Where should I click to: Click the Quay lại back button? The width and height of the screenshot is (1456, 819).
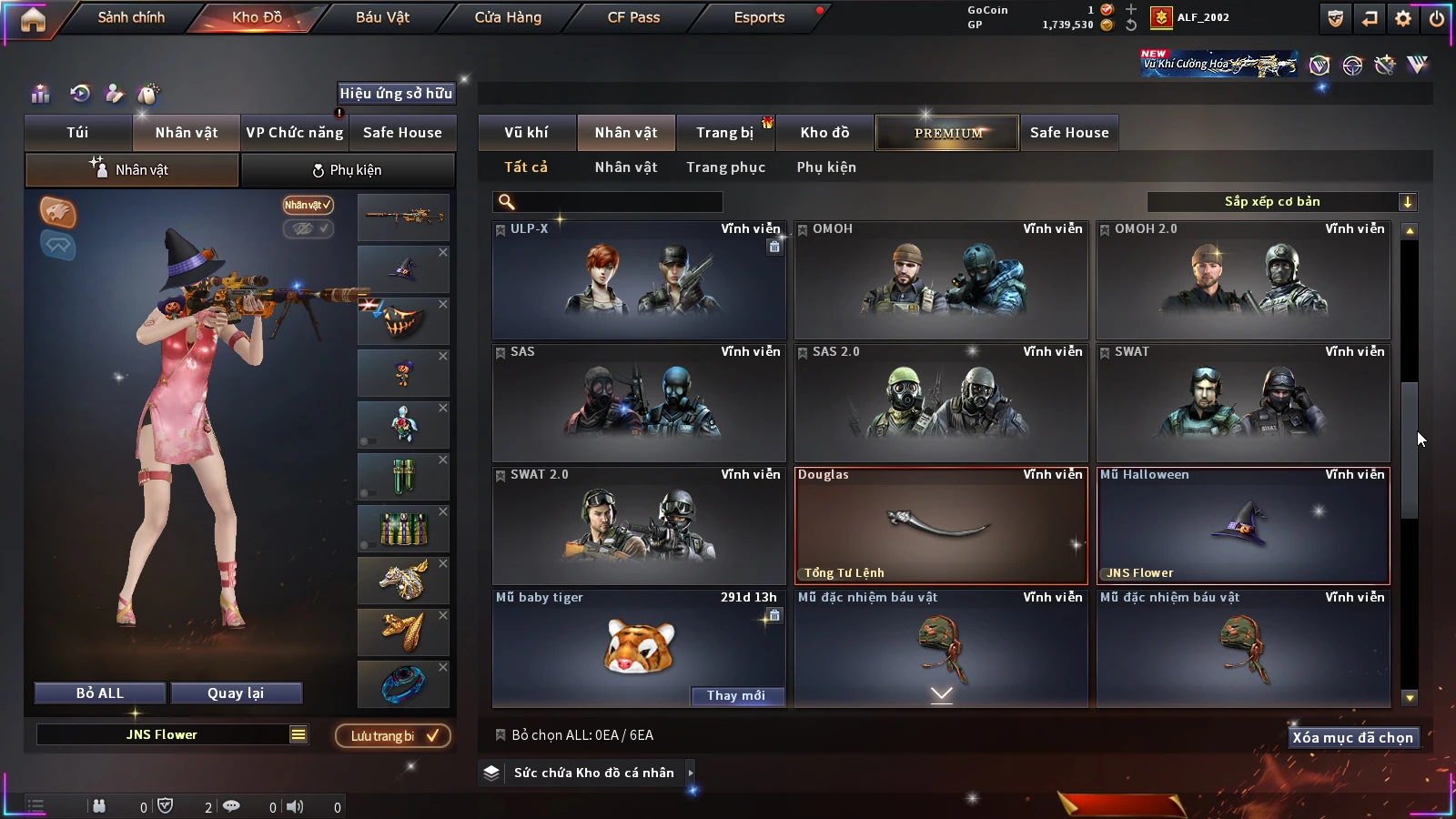tap(236, 693)
